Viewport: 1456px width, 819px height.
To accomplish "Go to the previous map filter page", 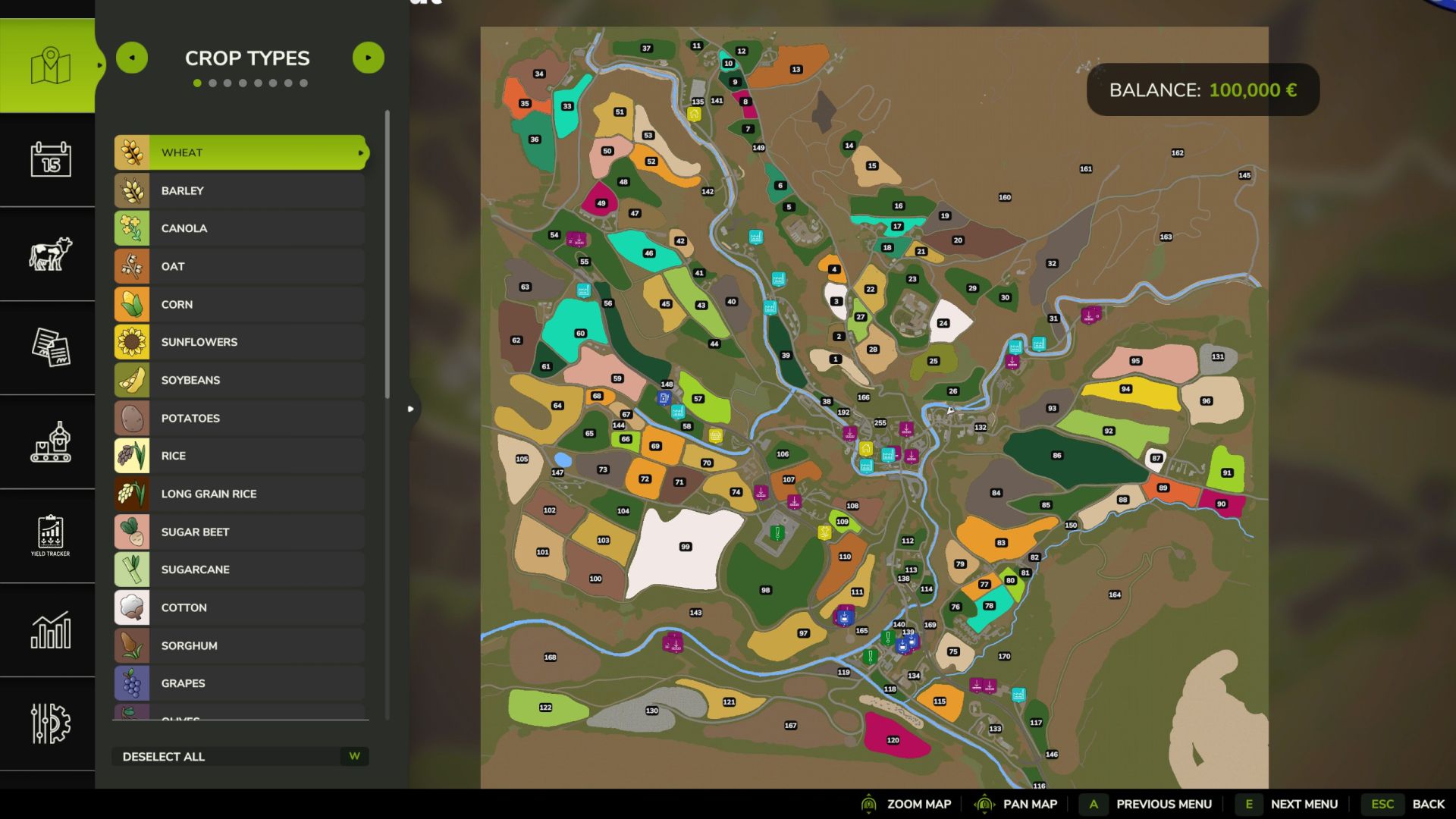I will click(132, 58).
